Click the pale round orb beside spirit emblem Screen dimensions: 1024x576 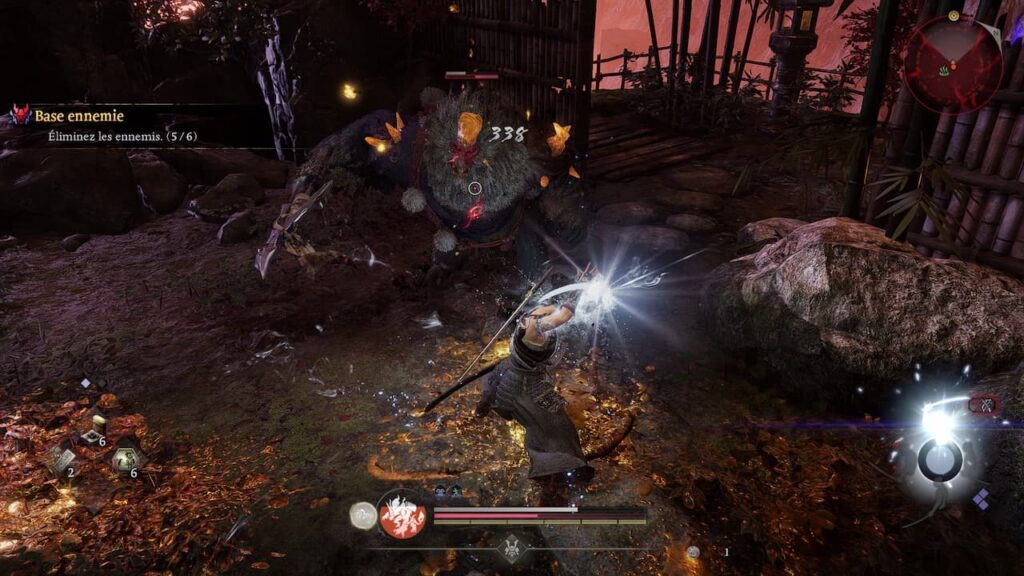click(362, 514)
